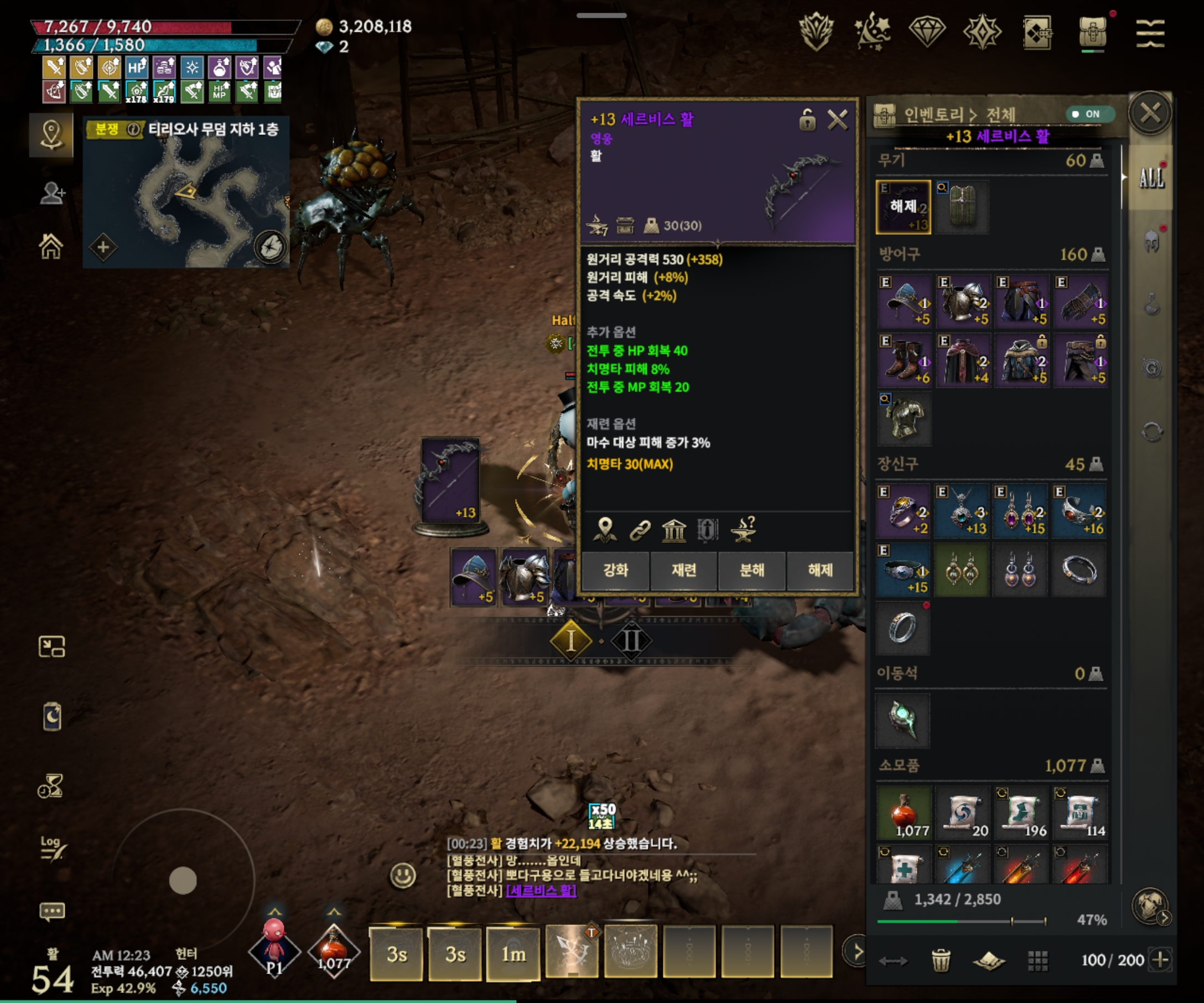
Task: Select the +13 necklace accessory slot
Action: (963, 510)
